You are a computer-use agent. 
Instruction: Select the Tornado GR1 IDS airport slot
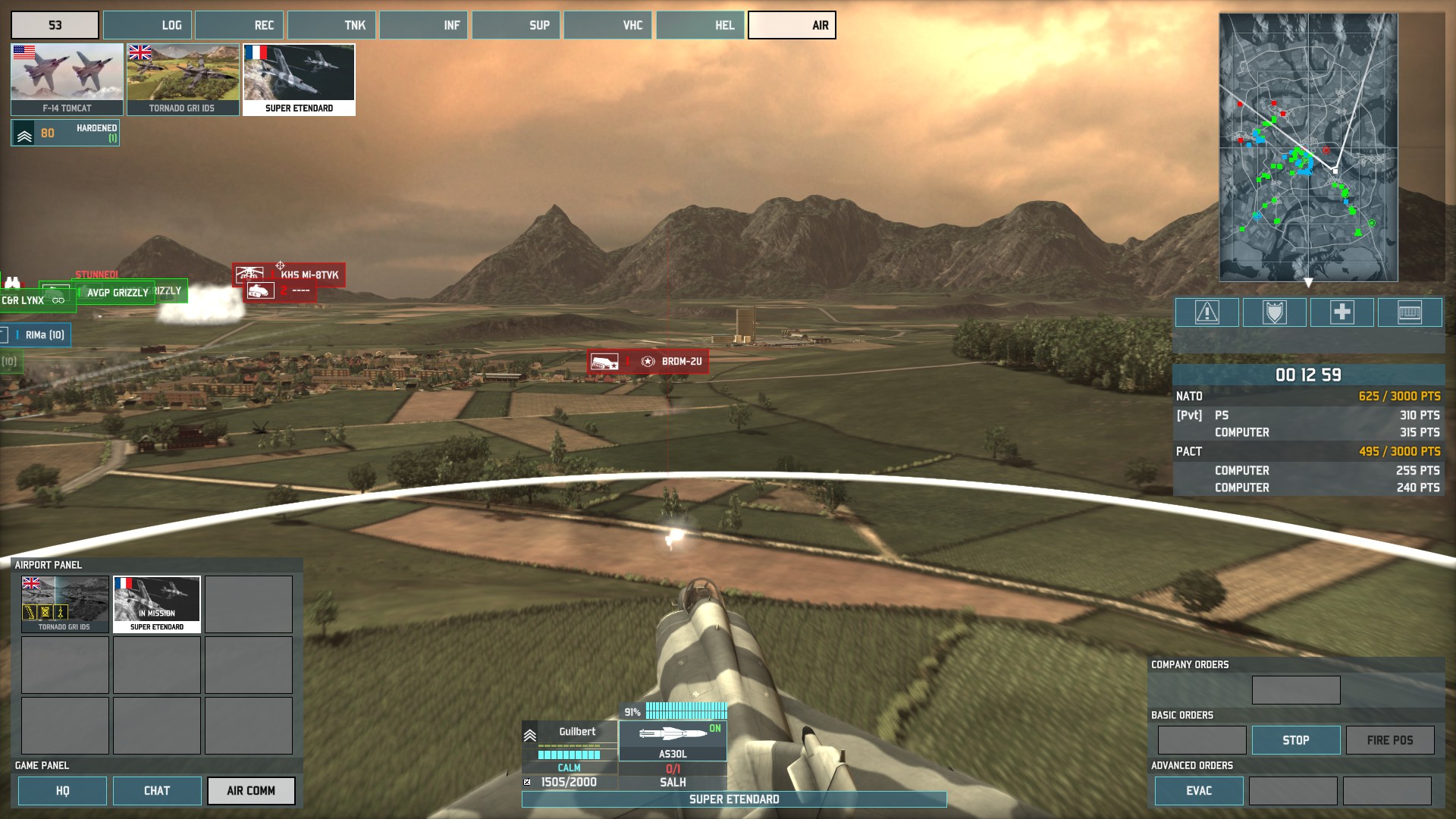click(64, 604)
